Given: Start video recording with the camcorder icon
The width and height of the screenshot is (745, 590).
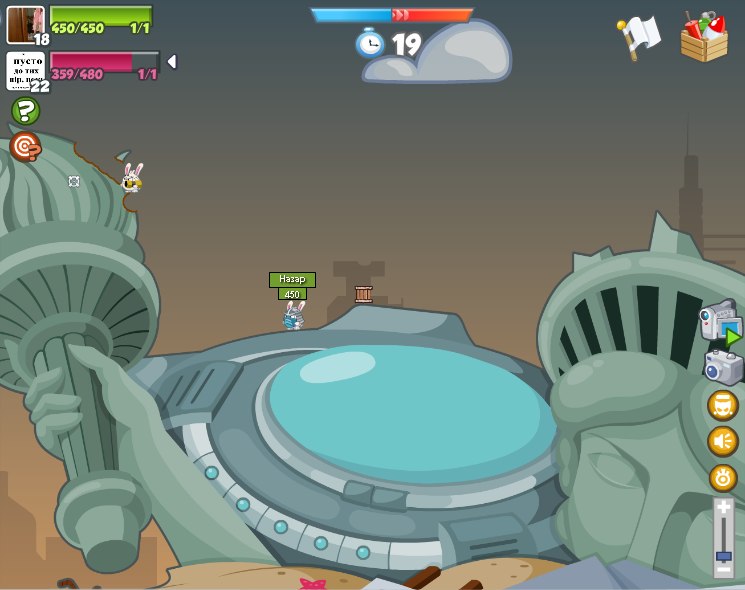Looking at the screenshot, I should [x=719, y=323].
